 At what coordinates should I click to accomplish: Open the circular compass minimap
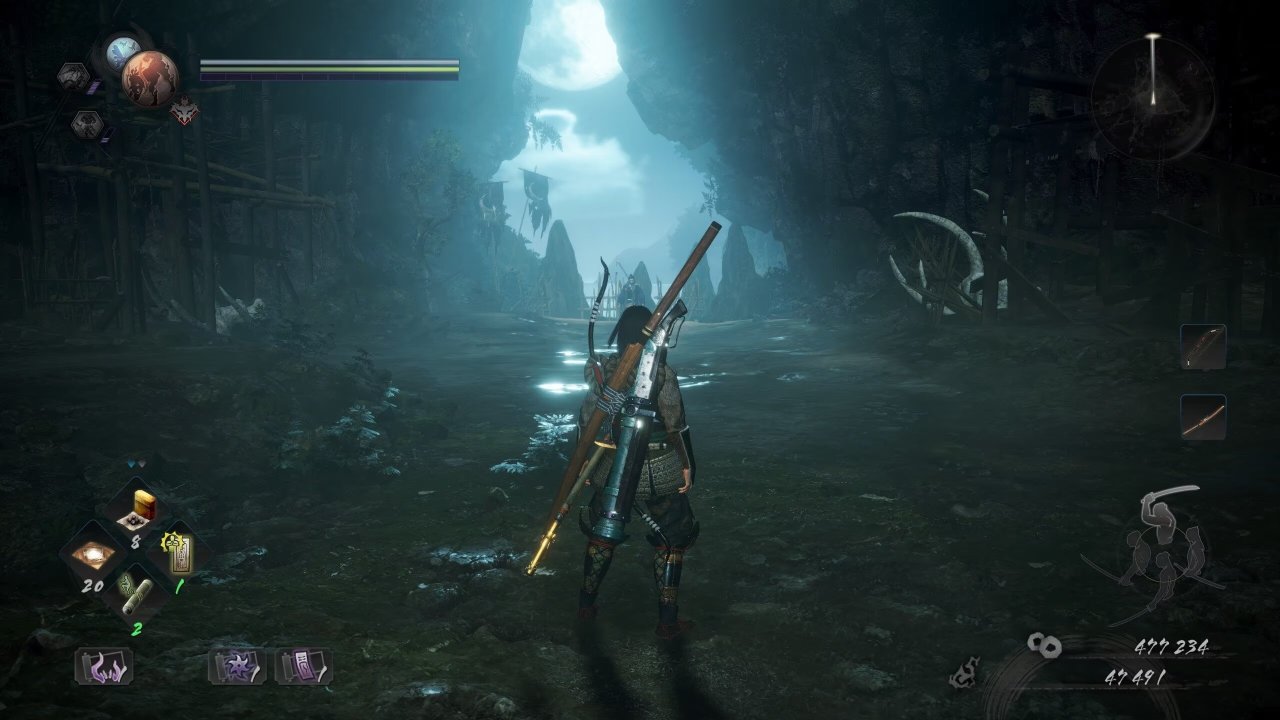coord(1152,97)
